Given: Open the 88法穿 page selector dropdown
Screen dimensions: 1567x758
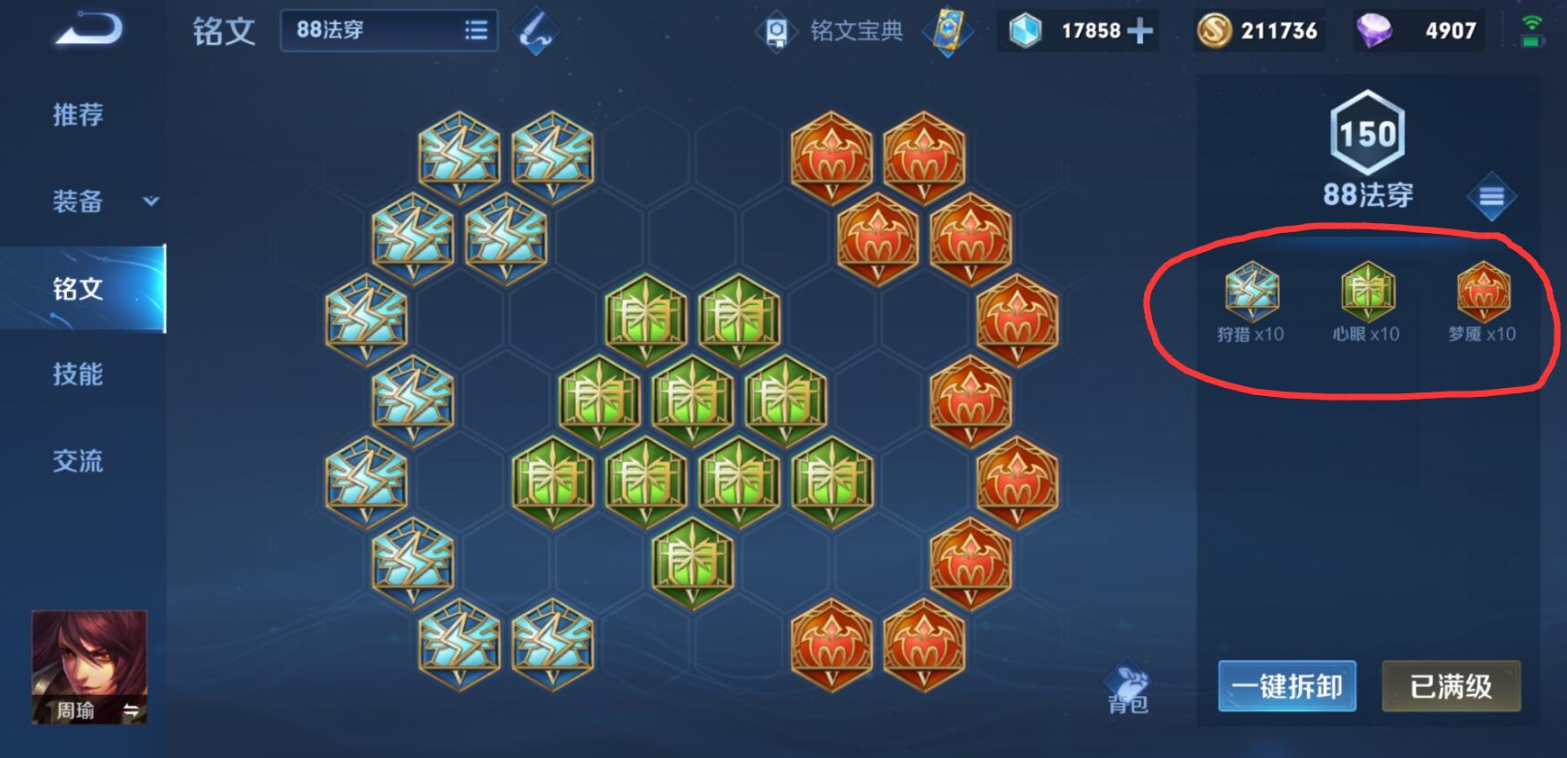Looking at the screenshot, I should [390, 31].
